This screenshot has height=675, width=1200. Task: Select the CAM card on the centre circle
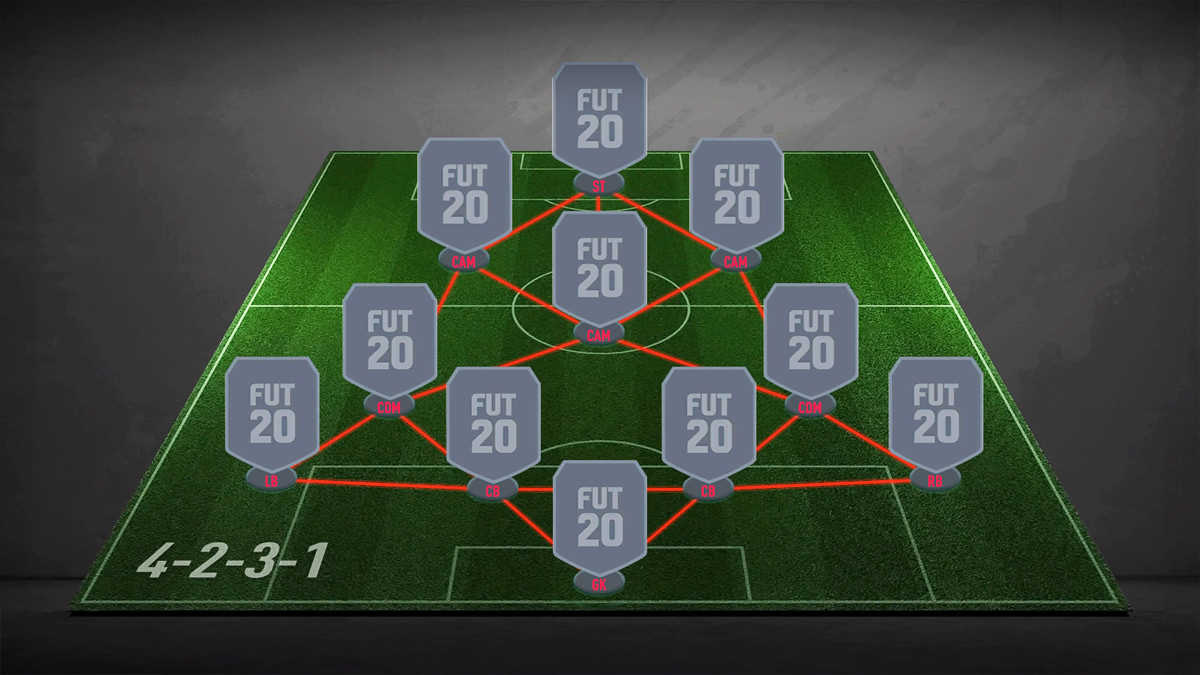point(600,268)
